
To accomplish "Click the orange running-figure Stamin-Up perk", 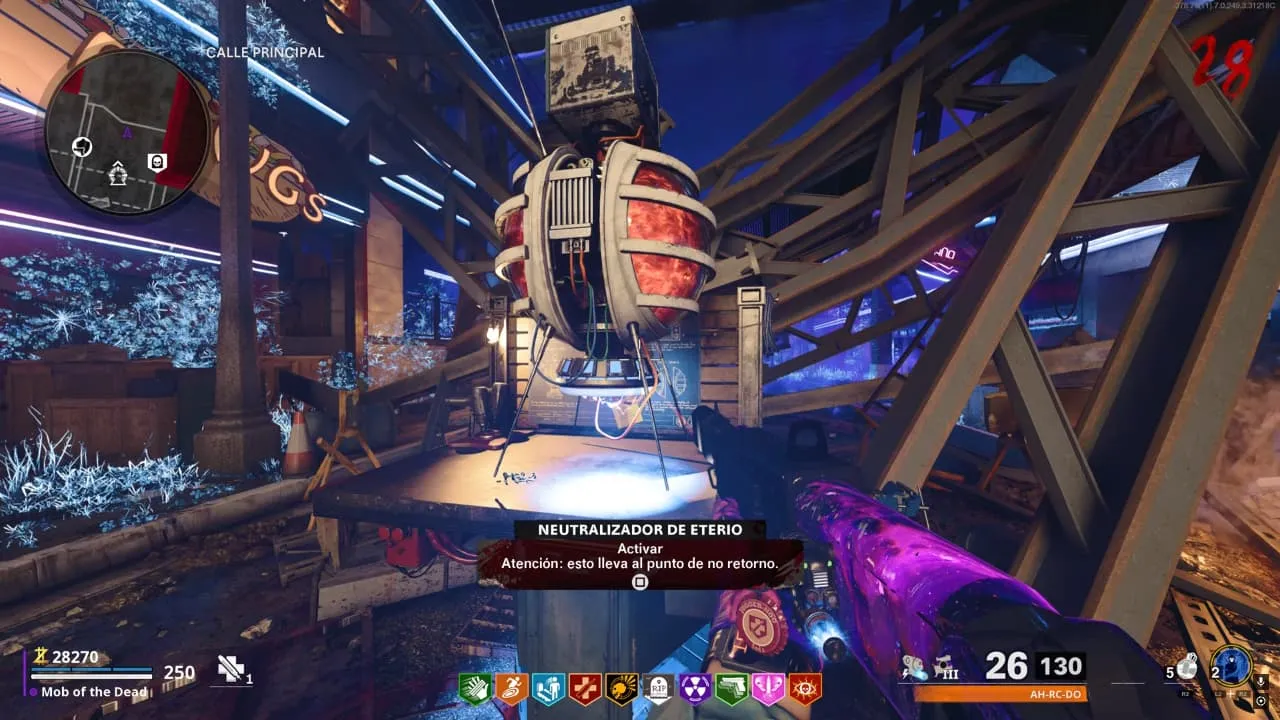I will (511, 688).
